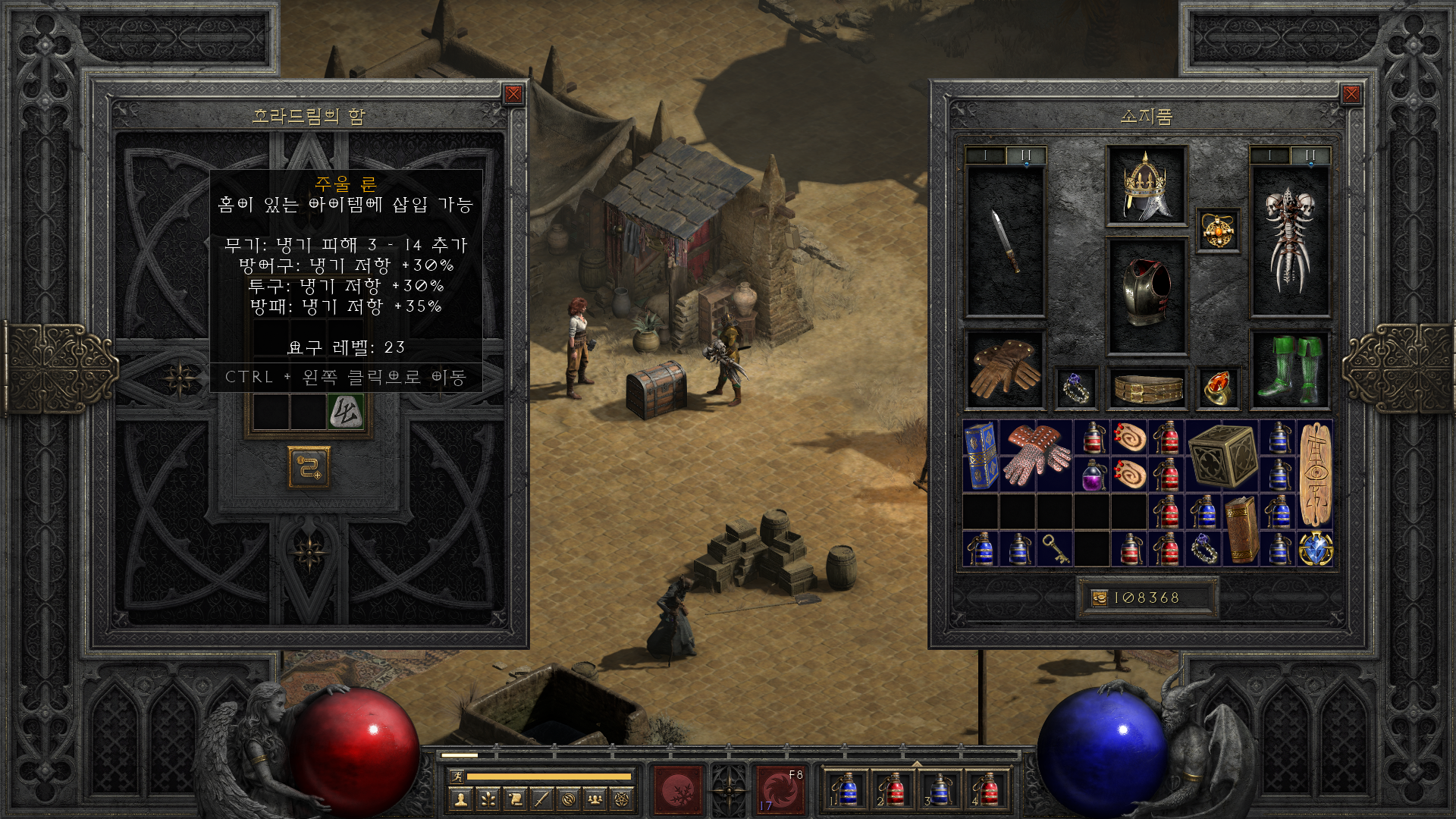Select the rune inside the Horadric Cube
1456x819 pixels.
coord(346,412)
